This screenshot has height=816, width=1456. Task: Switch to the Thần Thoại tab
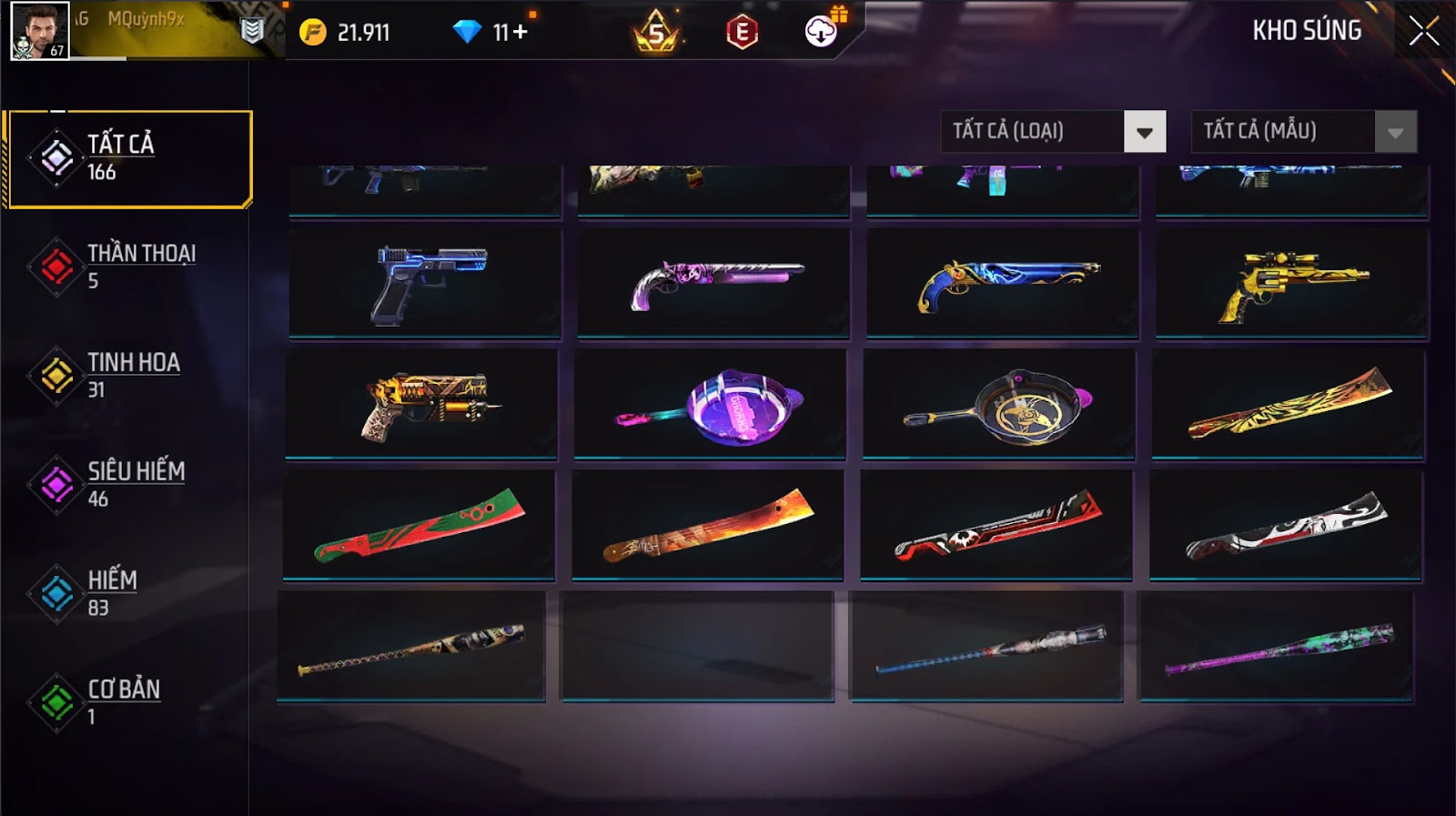(126, 266)
